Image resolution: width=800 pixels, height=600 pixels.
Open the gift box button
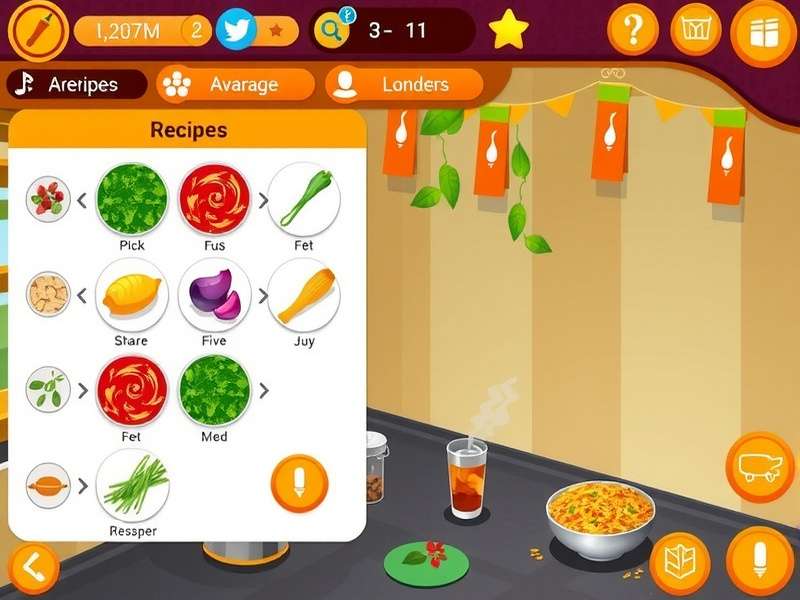[x=764, y=33]
